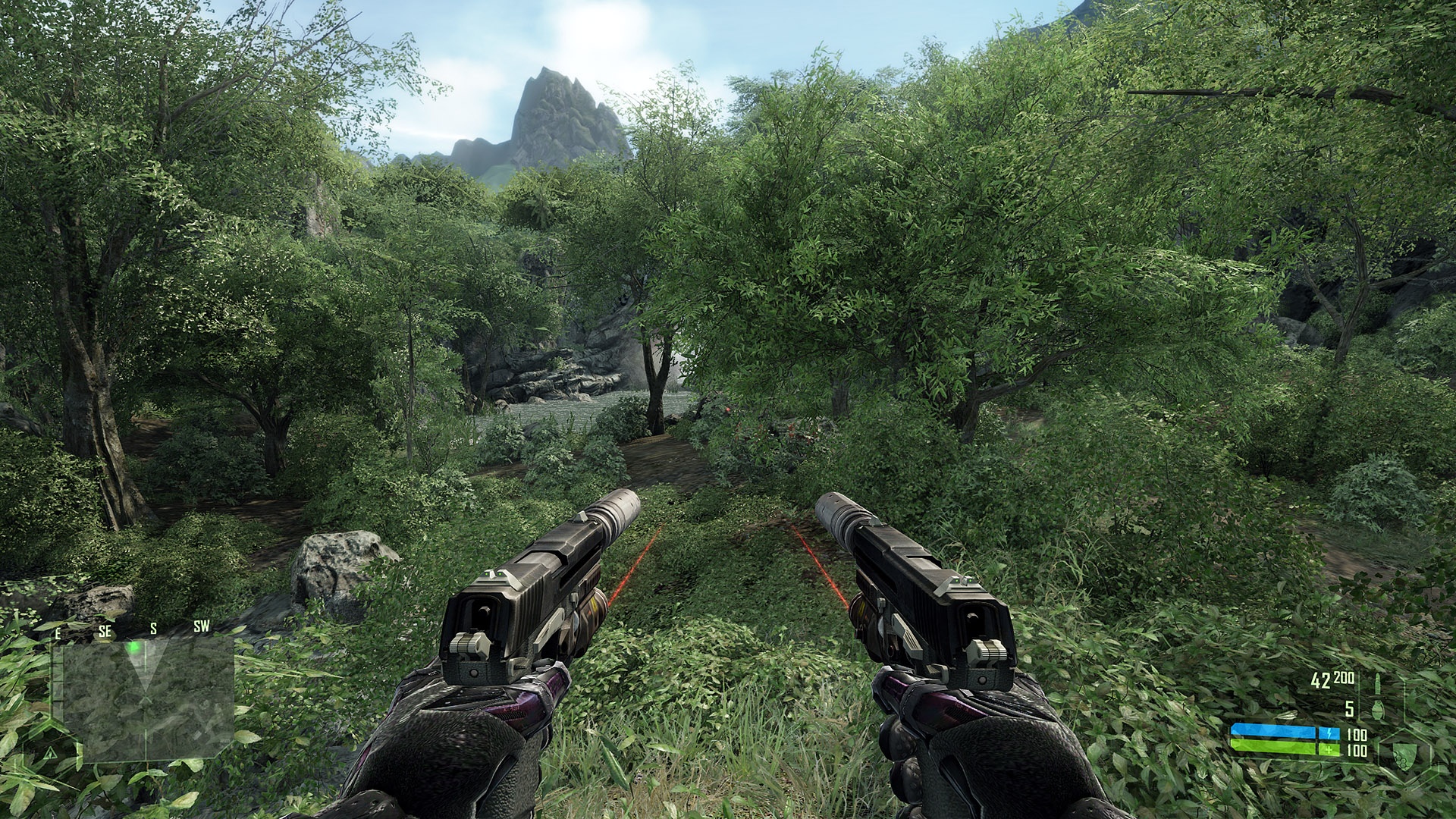Click the field-of-view cone on the minimap

145,667
